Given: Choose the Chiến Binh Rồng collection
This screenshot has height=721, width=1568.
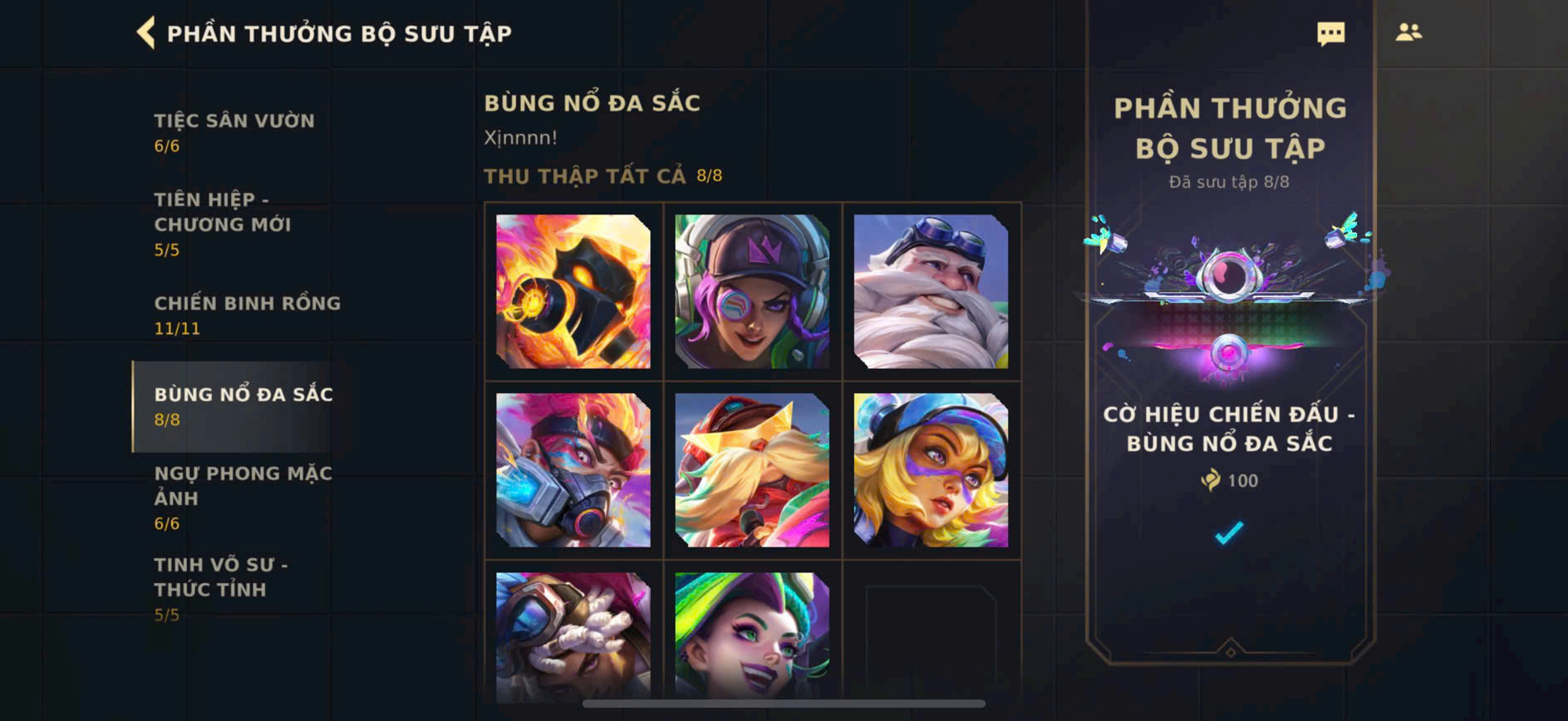Looking at the screenshot, I should coord(247,315).
